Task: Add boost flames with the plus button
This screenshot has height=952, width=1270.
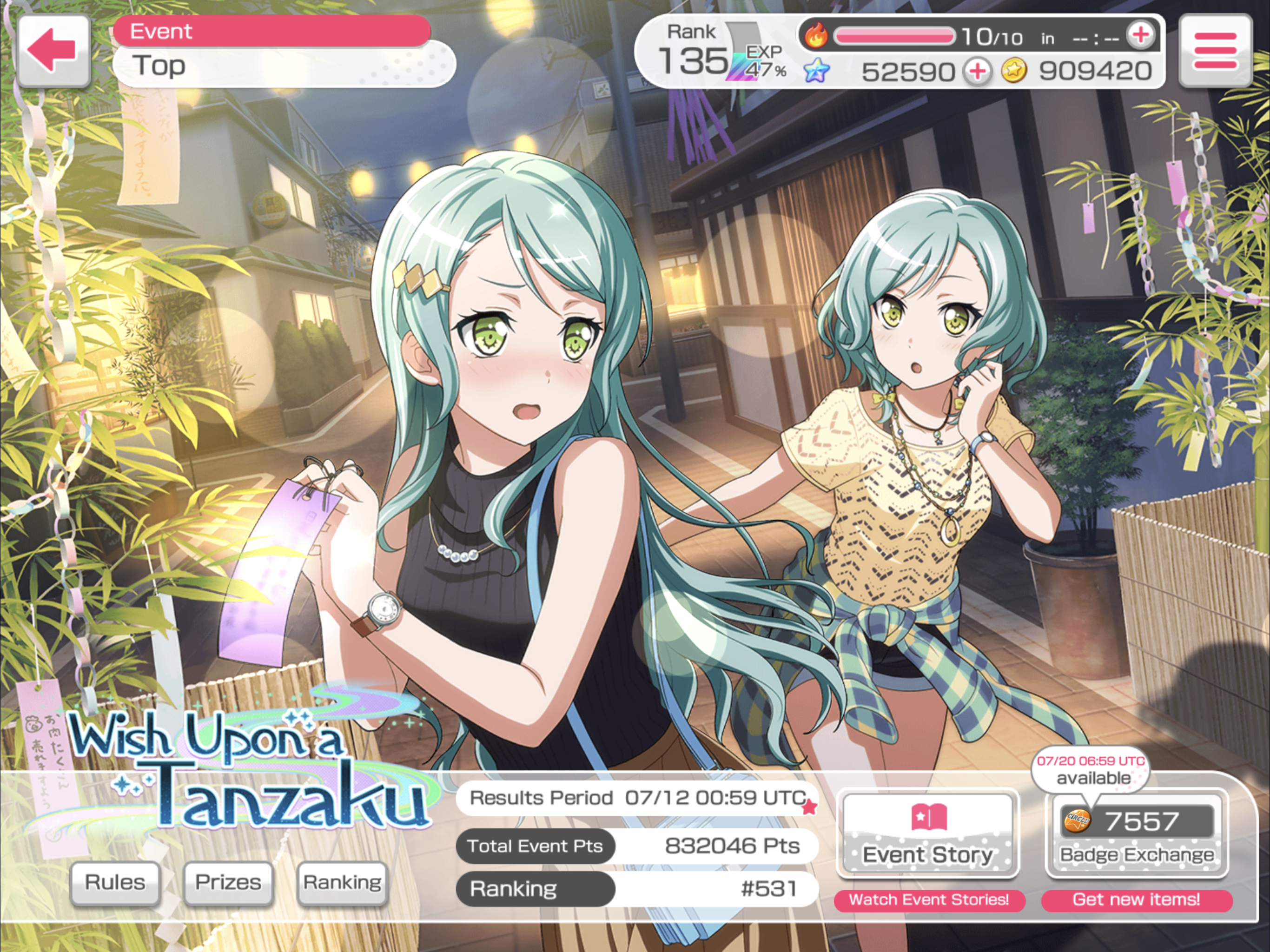Action: coord(1140,36)
